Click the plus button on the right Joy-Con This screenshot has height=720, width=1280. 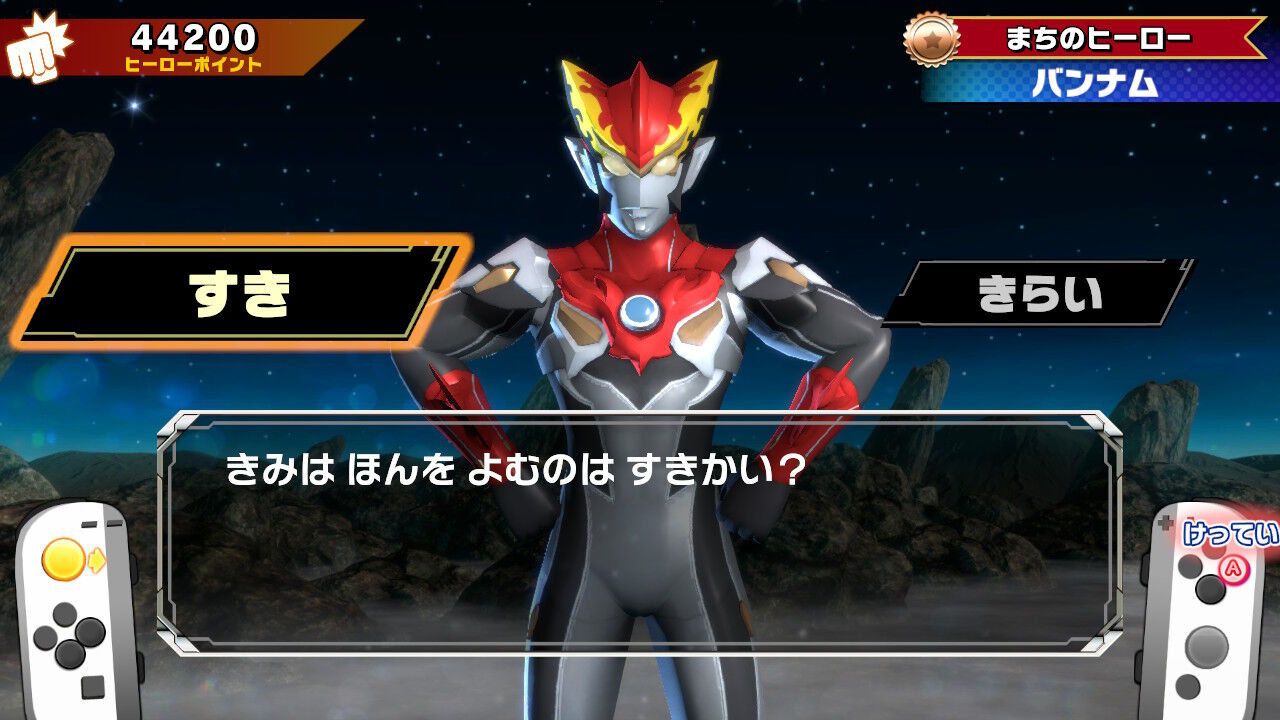pyautogui.click(x=1166, y=520)
